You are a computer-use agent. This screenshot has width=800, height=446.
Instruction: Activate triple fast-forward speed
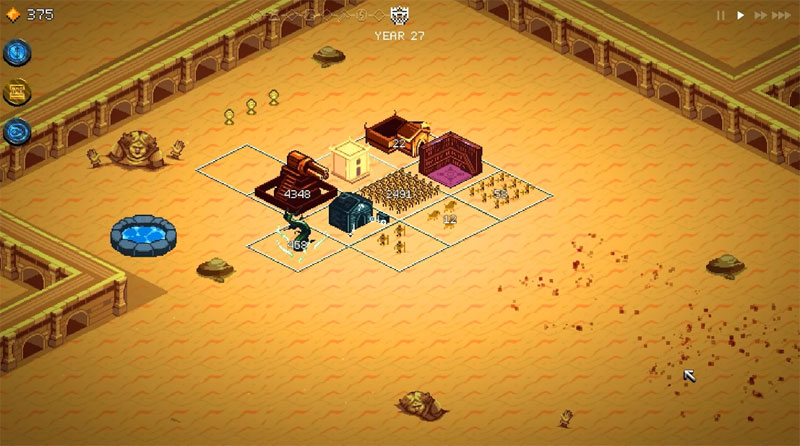click(785, 15)
